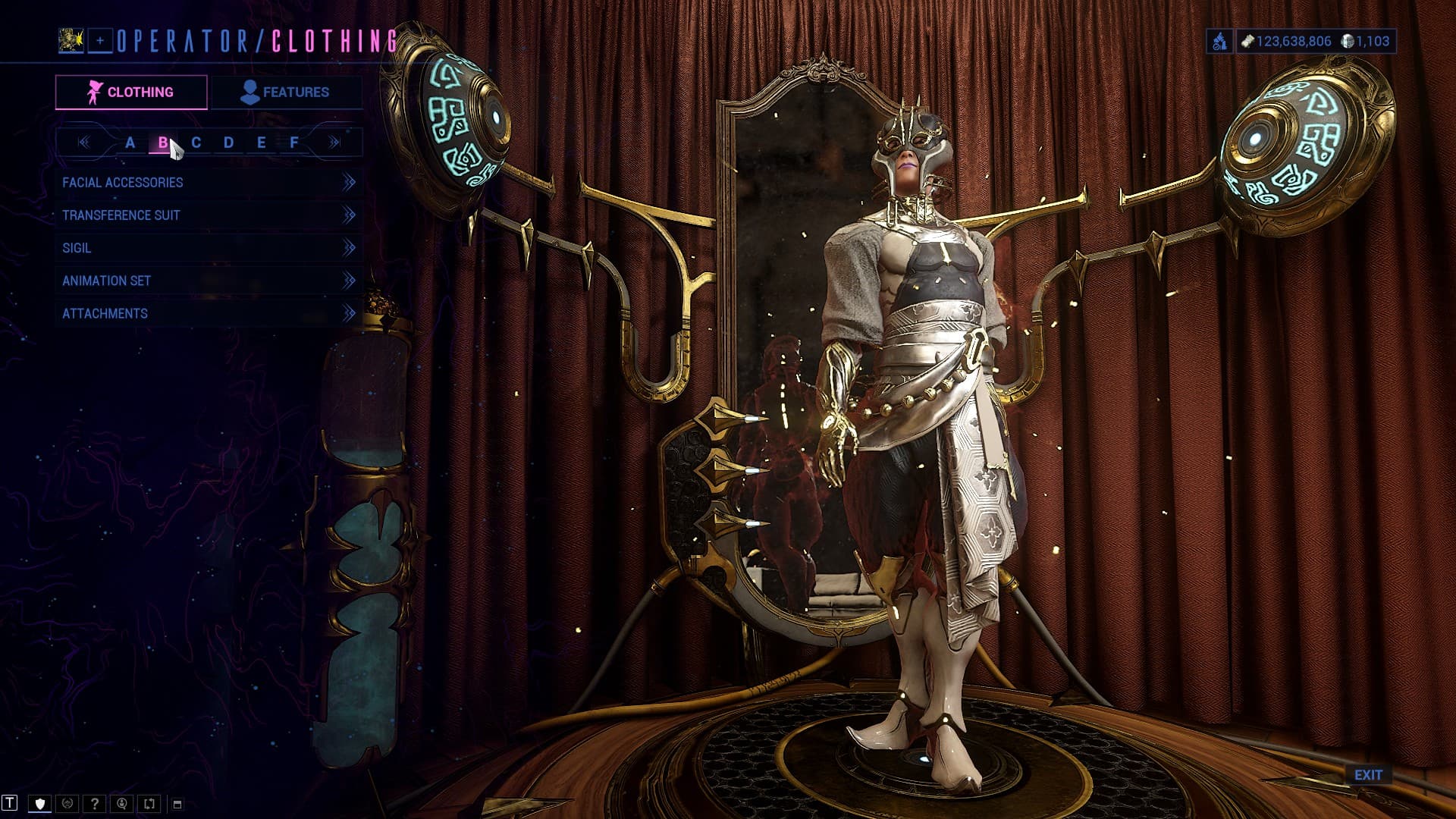Click the player profile avatar icon
The height and width of the screenshot is (819, 1456).
[71, 41]
